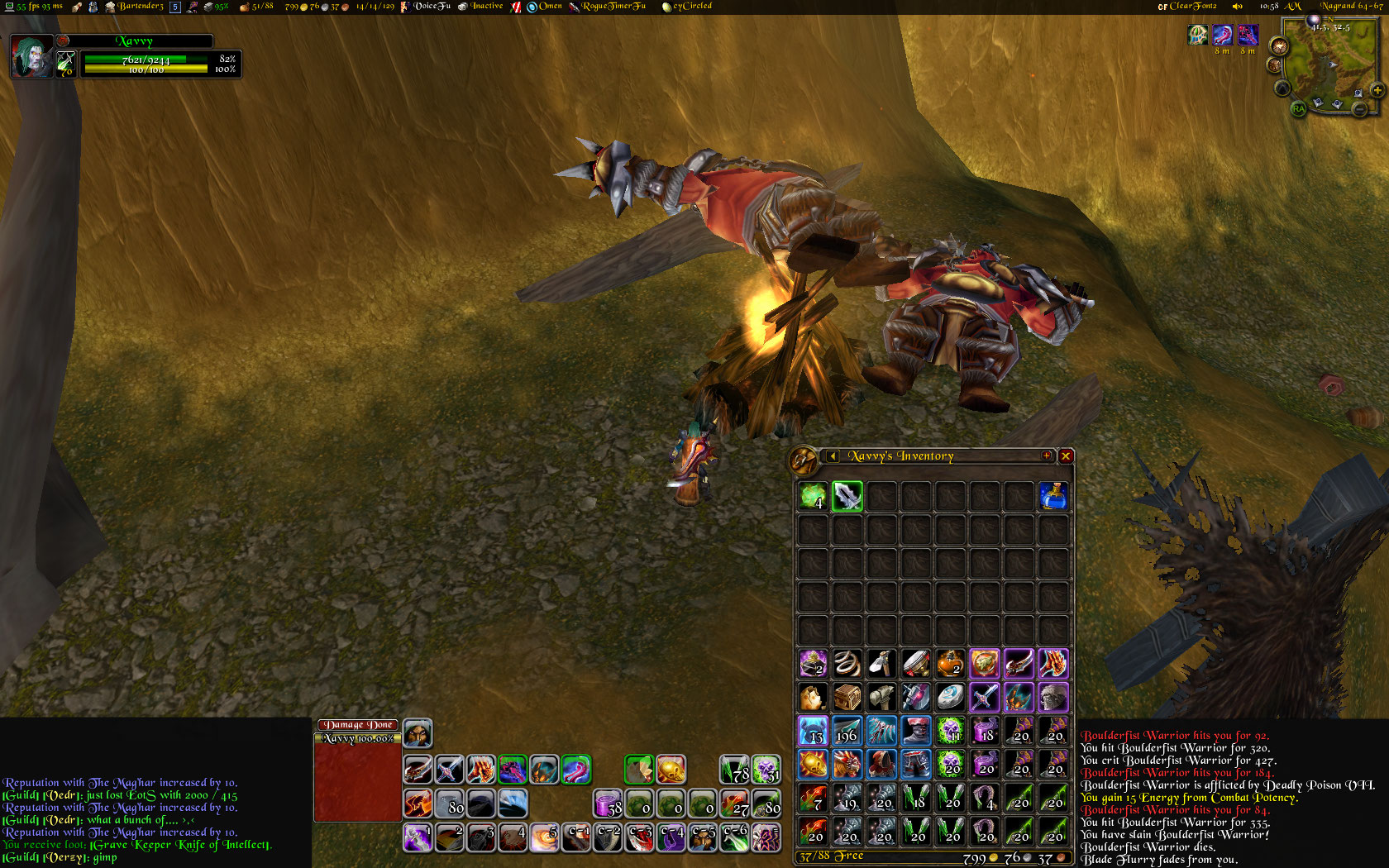1389x868 pixels.
Task: Zoom out on the minimap
Action: pos(1359,108)
